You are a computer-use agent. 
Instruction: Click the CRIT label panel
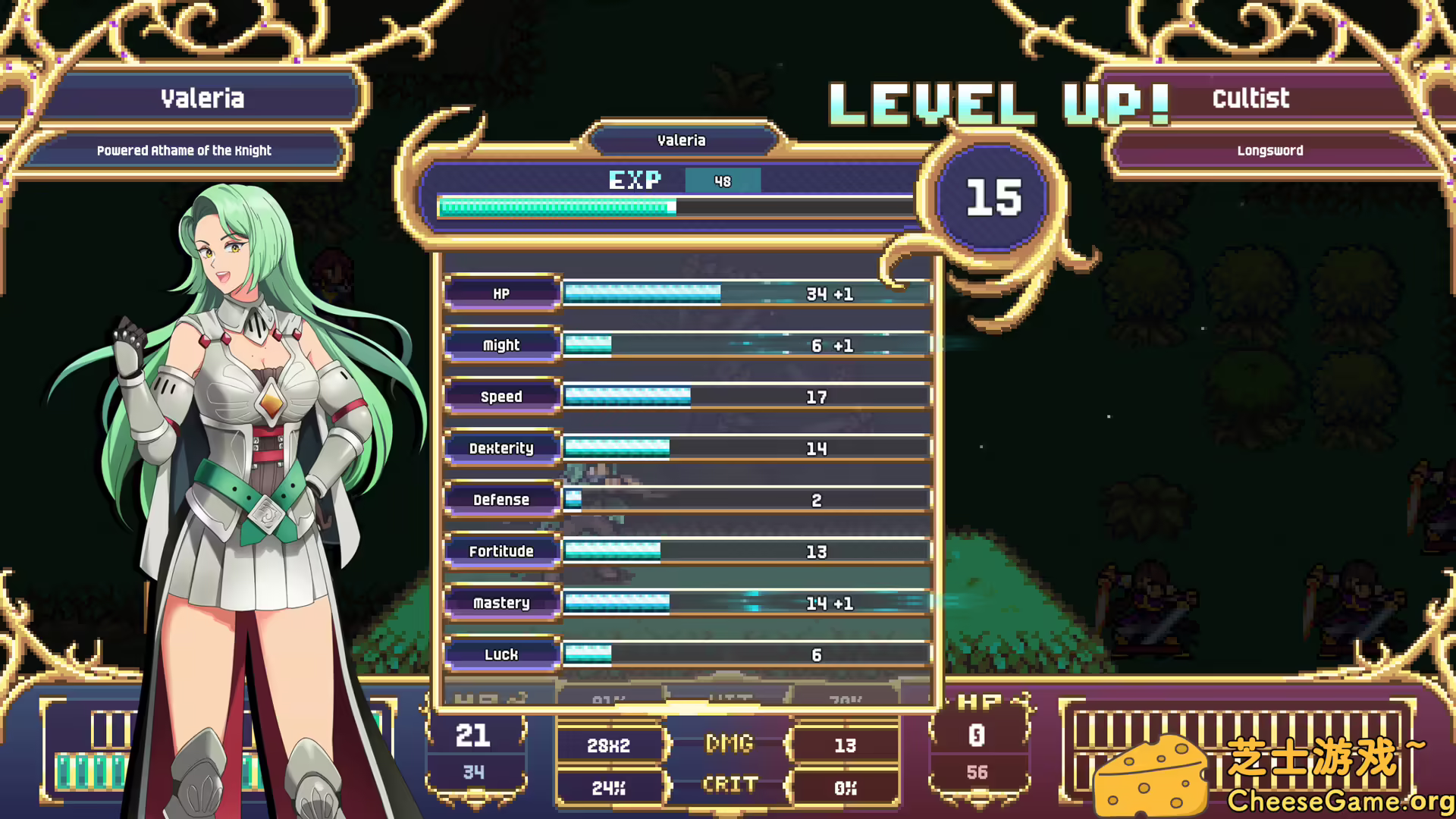coord(728,786)
